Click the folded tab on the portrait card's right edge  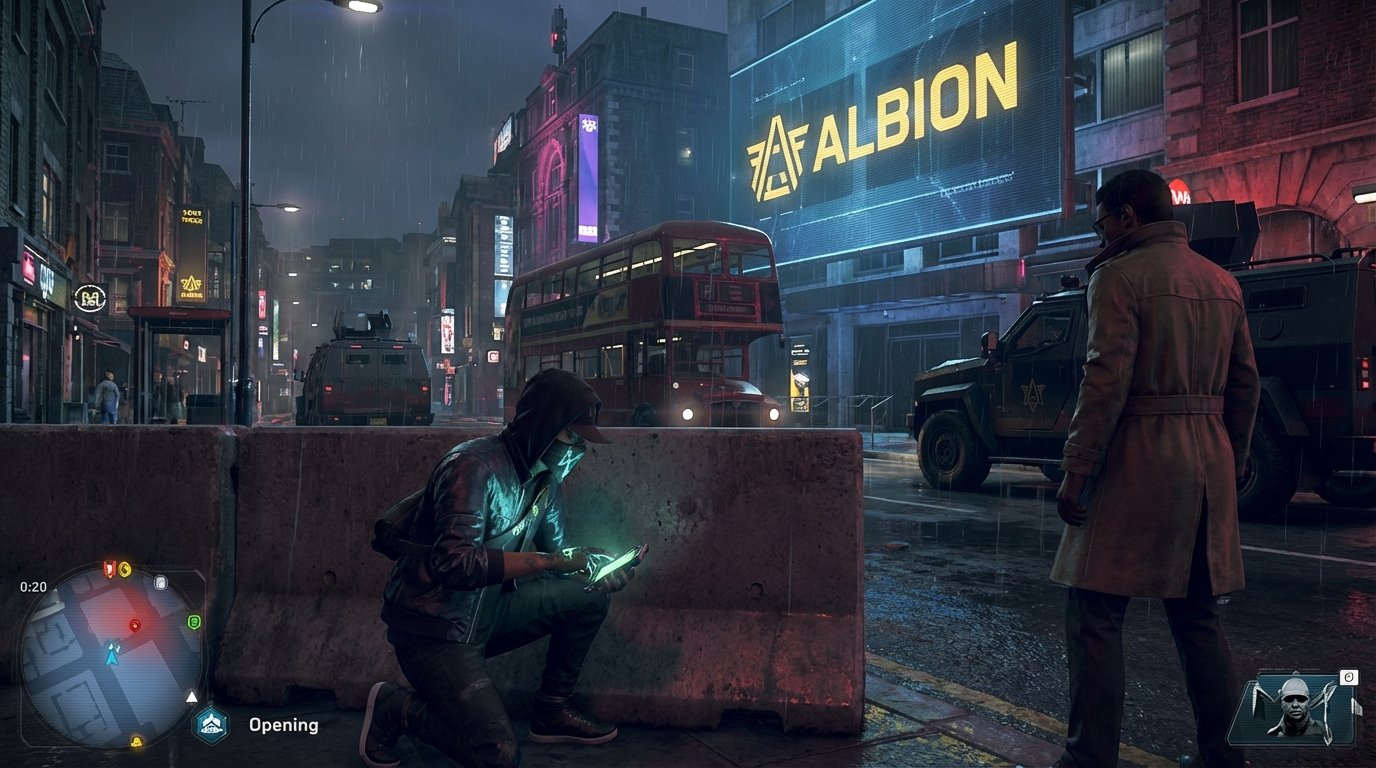tap(1358, 707)
